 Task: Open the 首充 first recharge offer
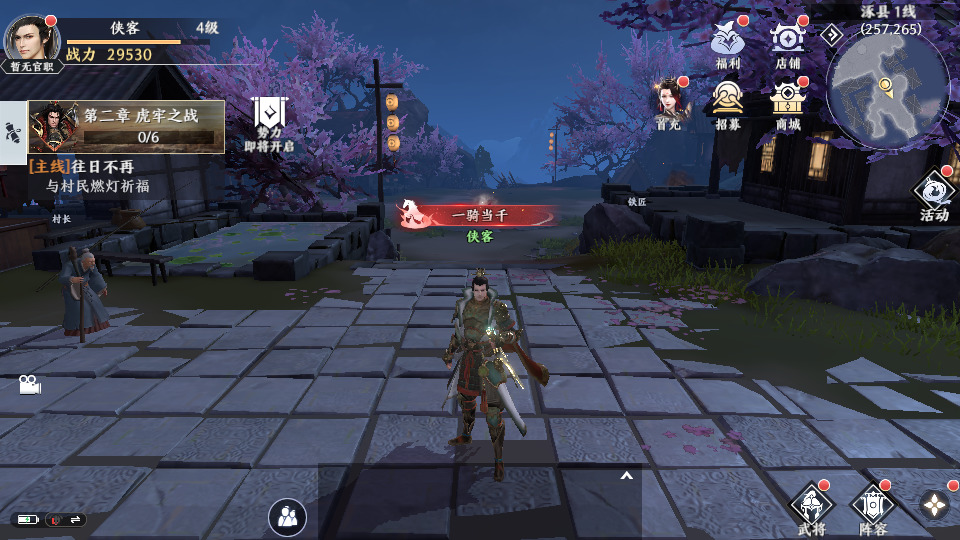(668, 103)
